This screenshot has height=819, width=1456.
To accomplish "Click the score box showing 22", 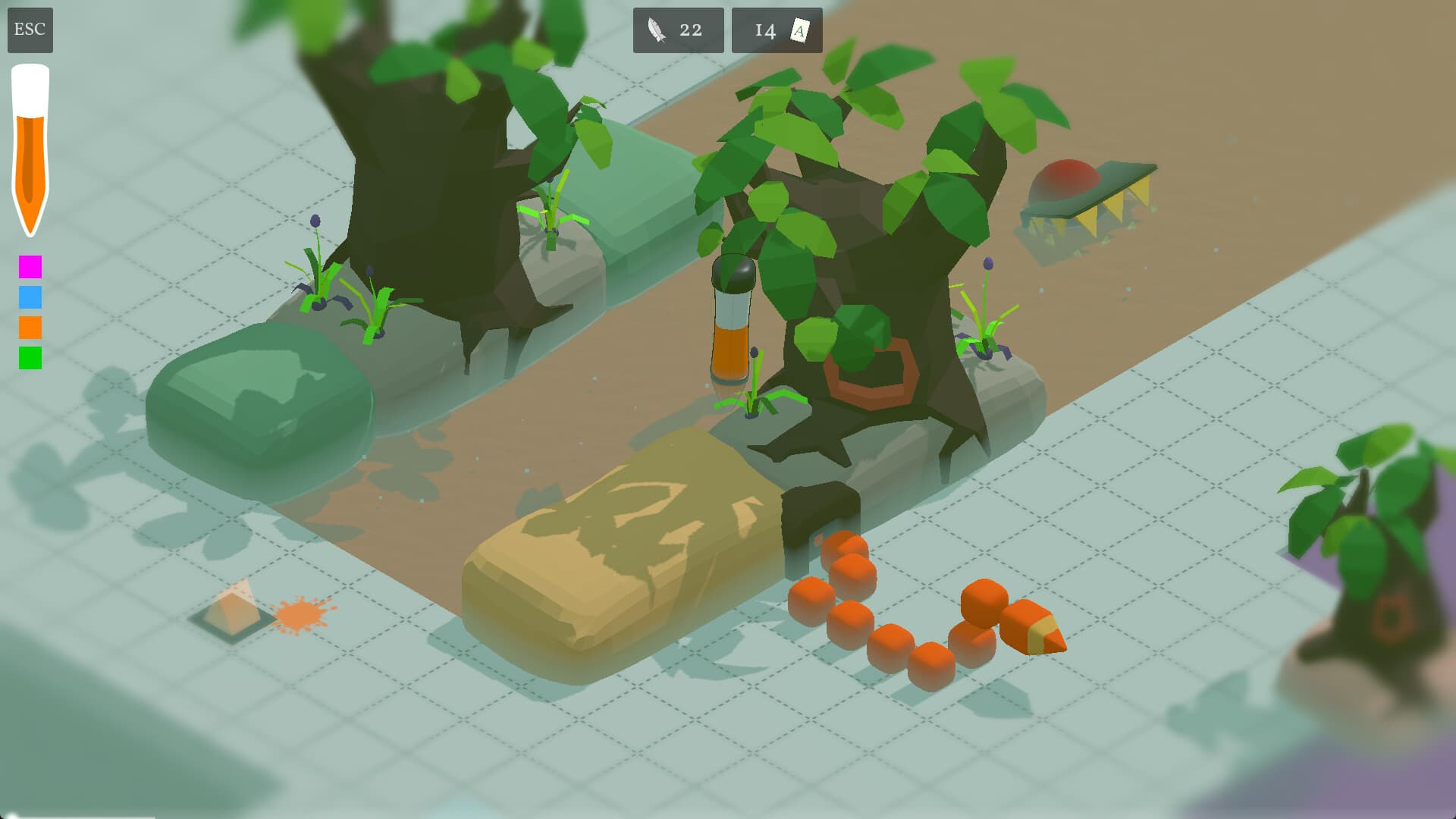I will 677,30.
